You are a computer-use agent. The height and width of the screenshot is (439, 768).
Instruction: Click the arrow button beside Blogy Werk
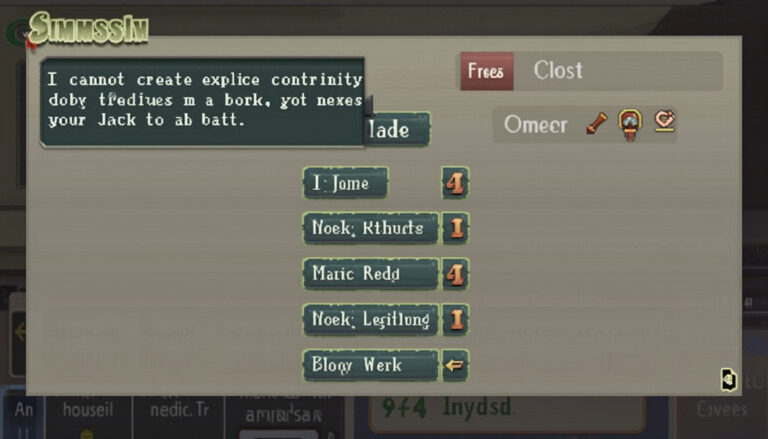455,365
